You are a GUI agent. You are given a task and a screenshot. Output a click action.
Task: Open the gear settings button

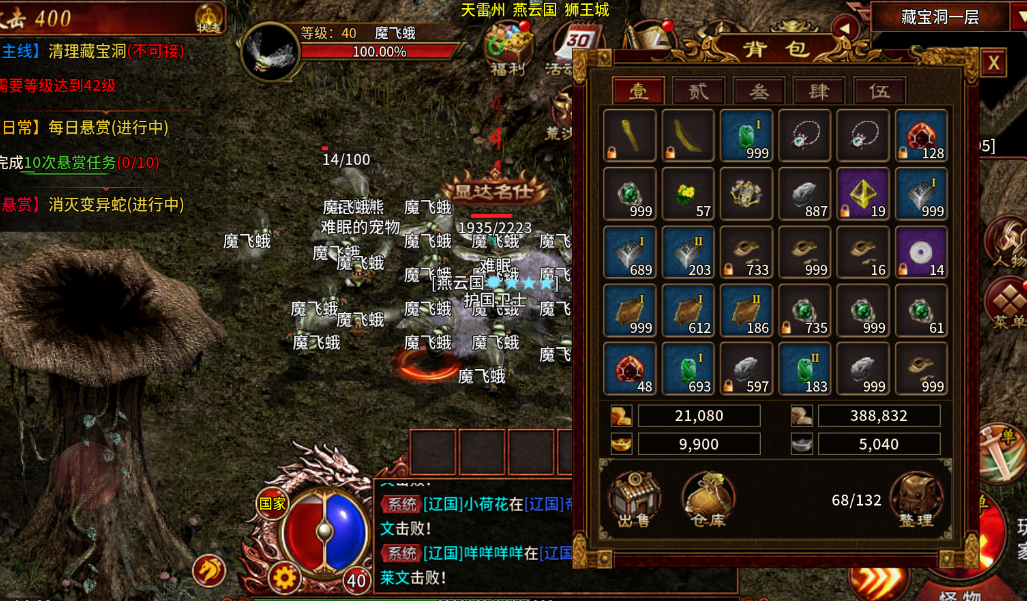coord(284,576)
